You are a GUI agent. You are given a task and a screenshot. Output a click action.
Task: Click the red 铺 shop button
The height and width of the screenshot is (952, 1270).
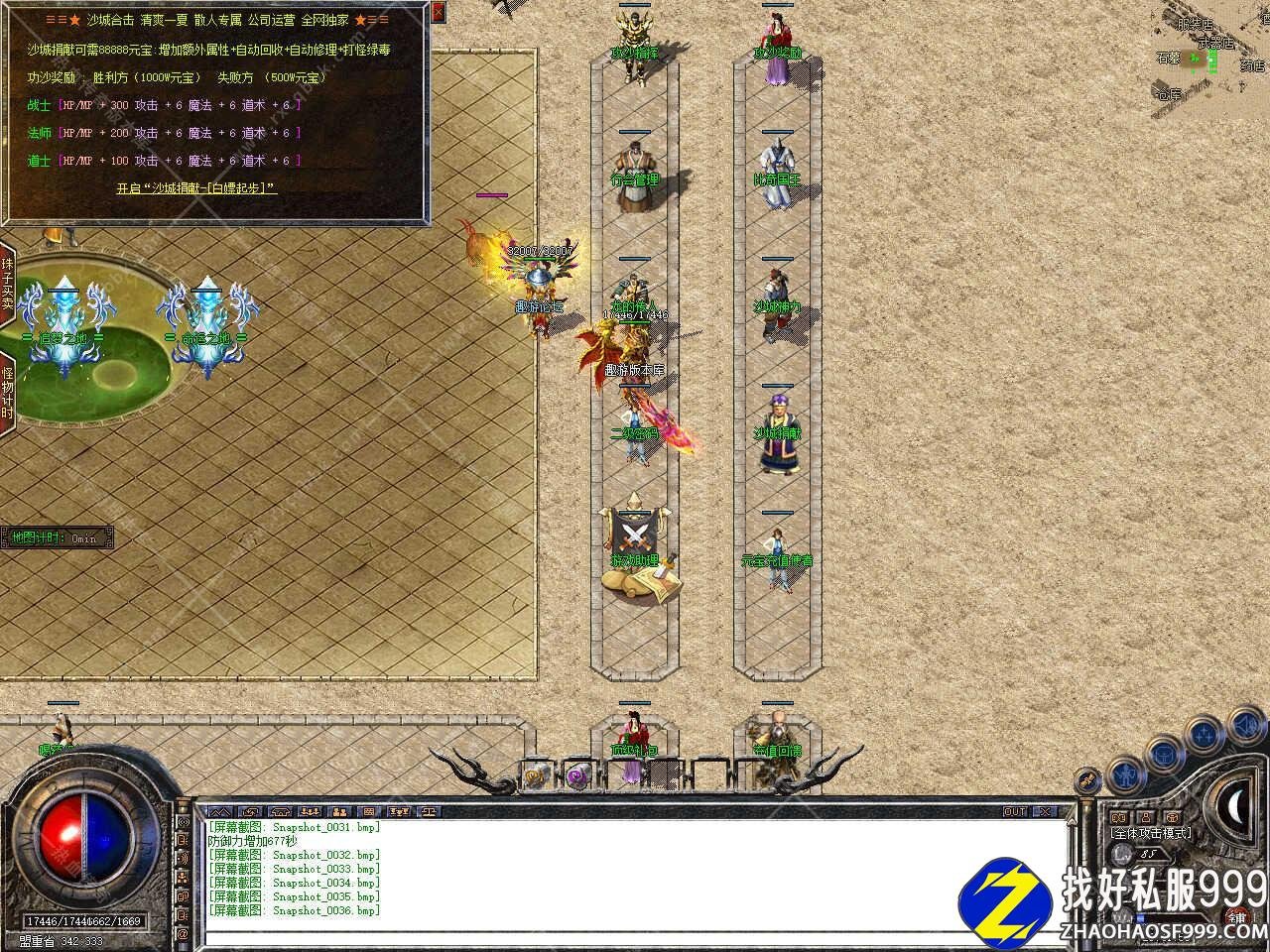pyautogui.click(x=1236, y=916)
